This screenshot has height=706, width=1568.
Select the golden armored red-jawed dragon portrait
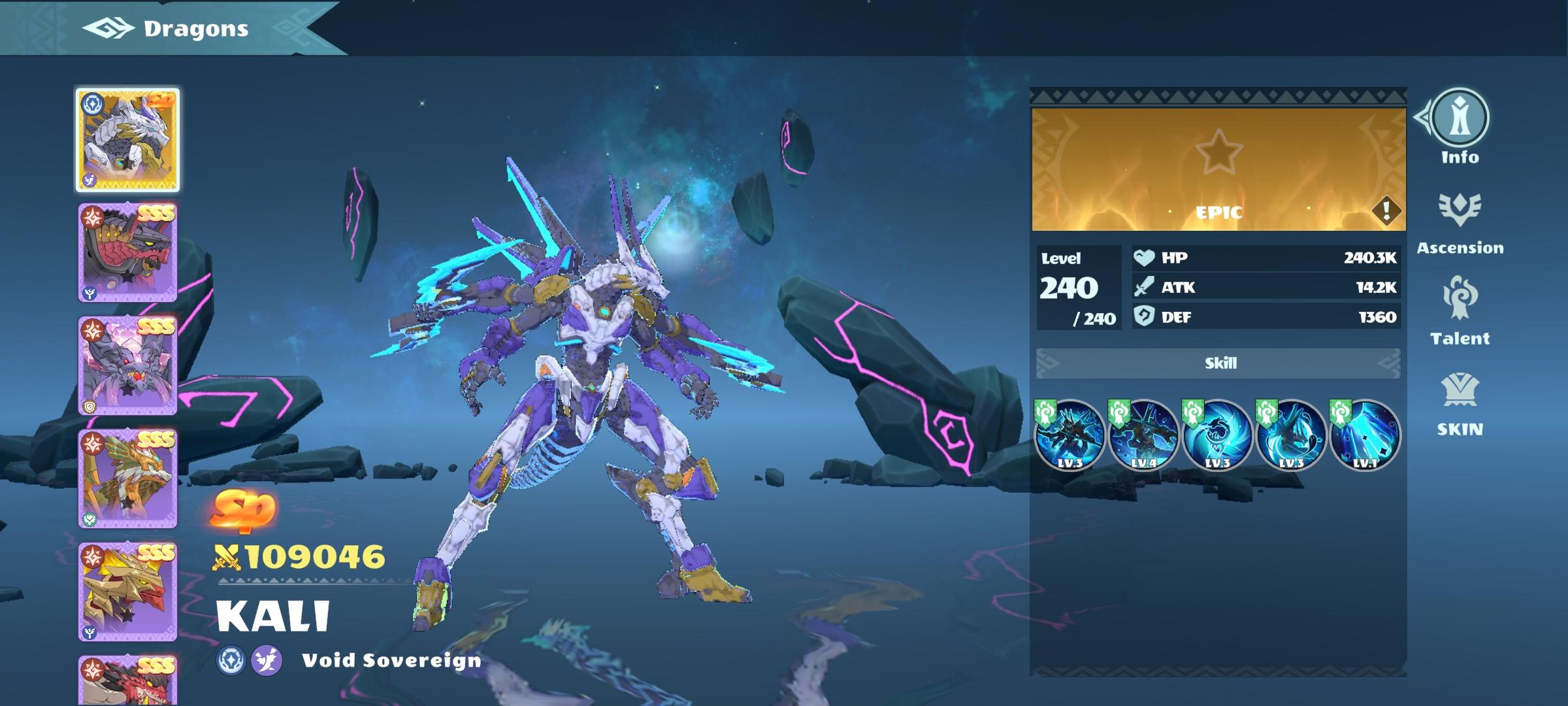point(127,592)
